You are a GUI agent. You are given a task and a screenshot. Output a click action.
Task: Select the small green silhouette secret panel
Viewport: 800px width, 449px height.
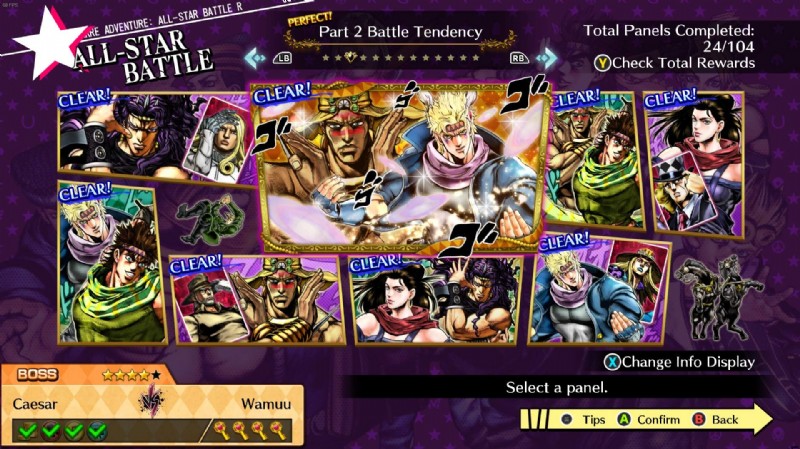208,216
